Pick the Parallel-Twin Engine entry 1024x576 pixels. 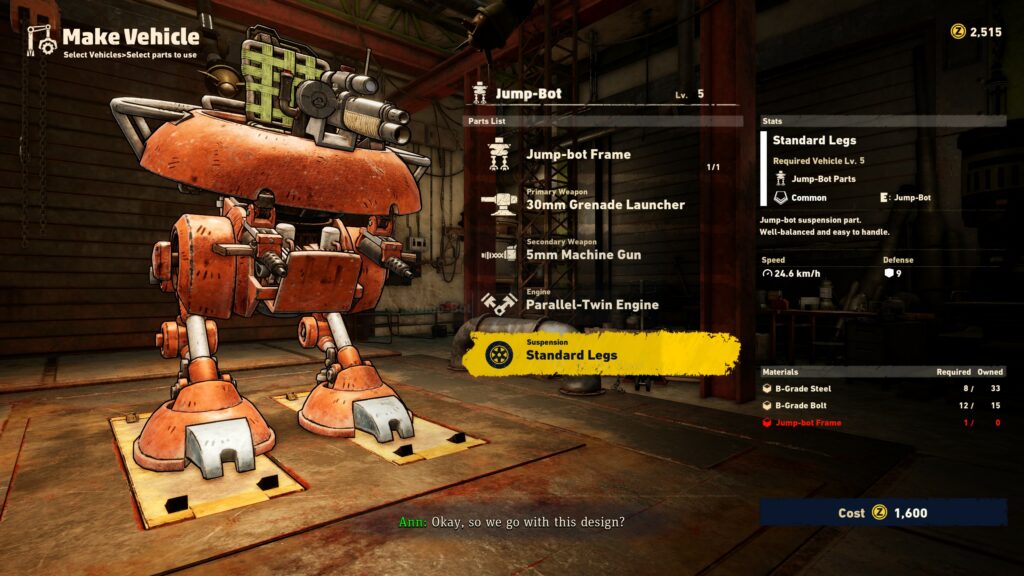(592, 304)
